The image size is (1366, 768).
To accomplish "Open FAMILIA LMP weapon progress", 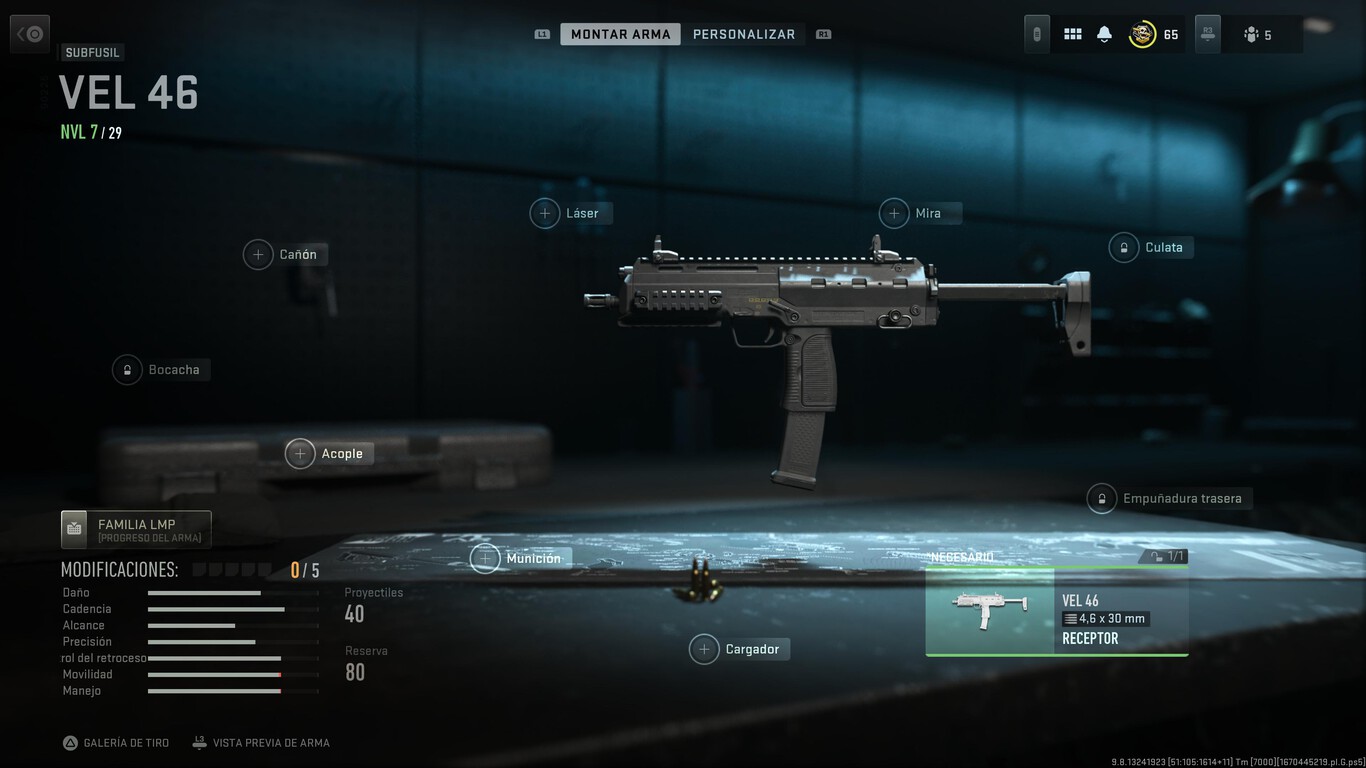I will [136, 529].
